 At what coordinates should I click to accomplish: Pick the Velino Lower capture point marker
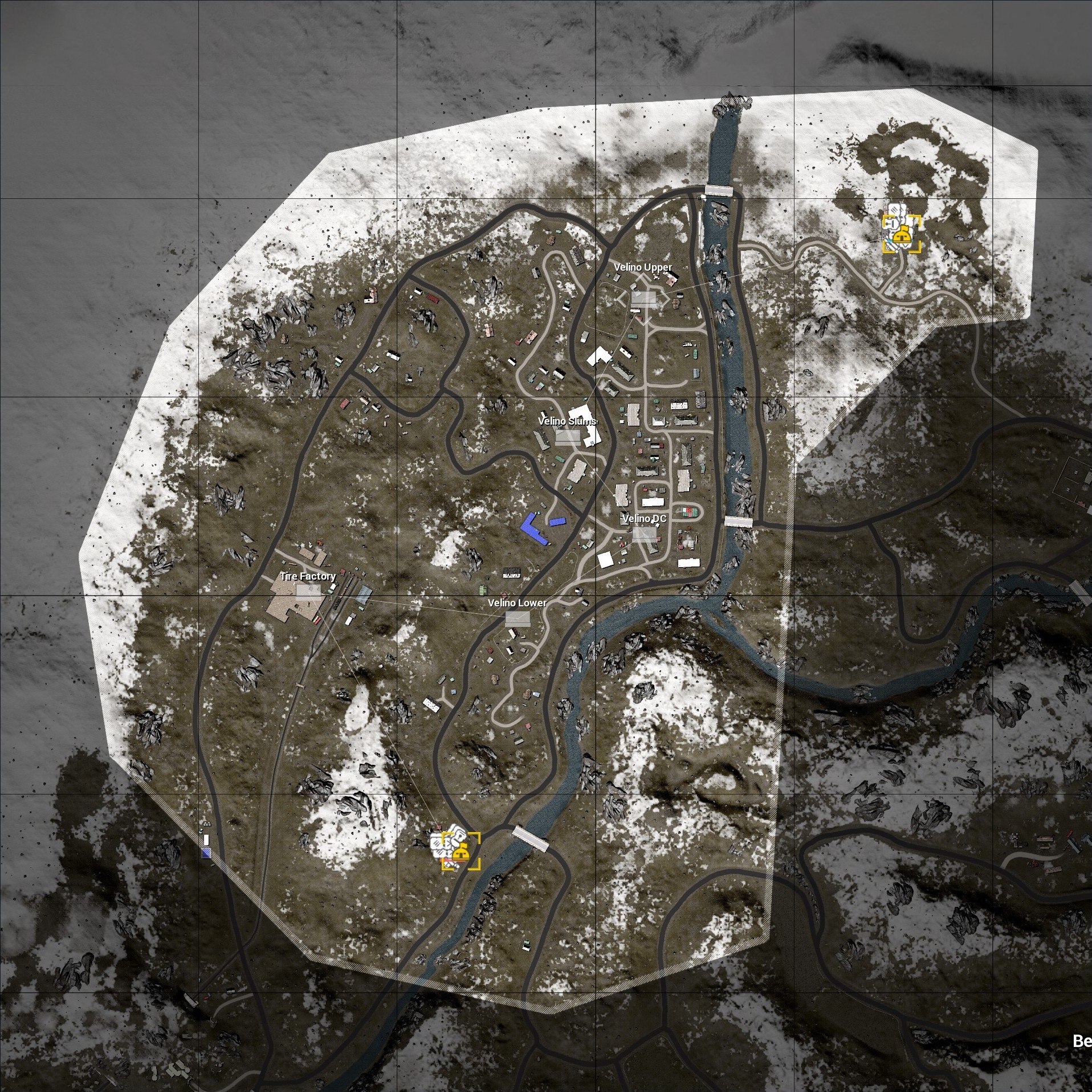[x=518, y=618]
